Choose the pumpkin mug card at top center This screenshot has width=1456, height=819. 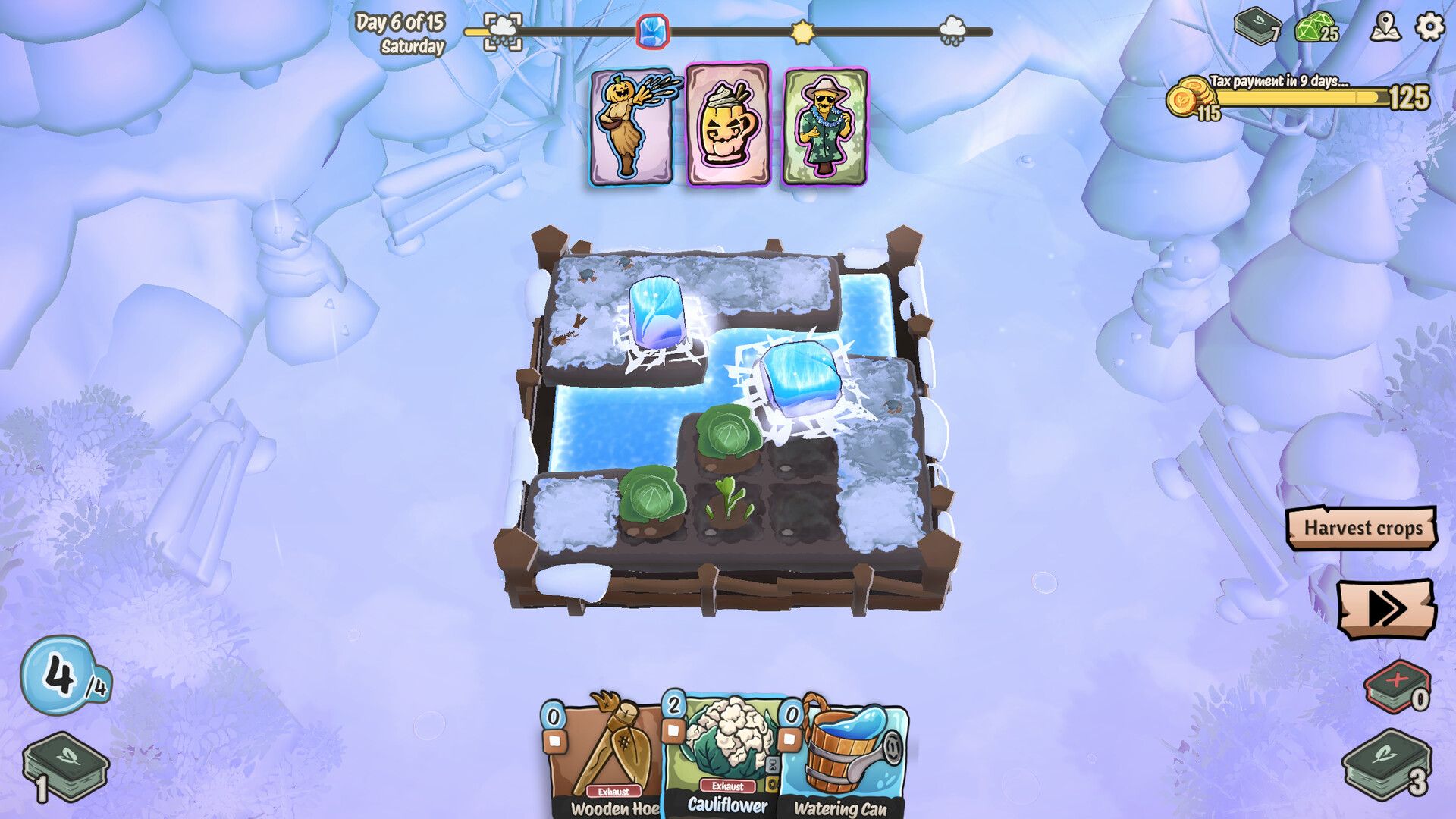tap(728, 125)
